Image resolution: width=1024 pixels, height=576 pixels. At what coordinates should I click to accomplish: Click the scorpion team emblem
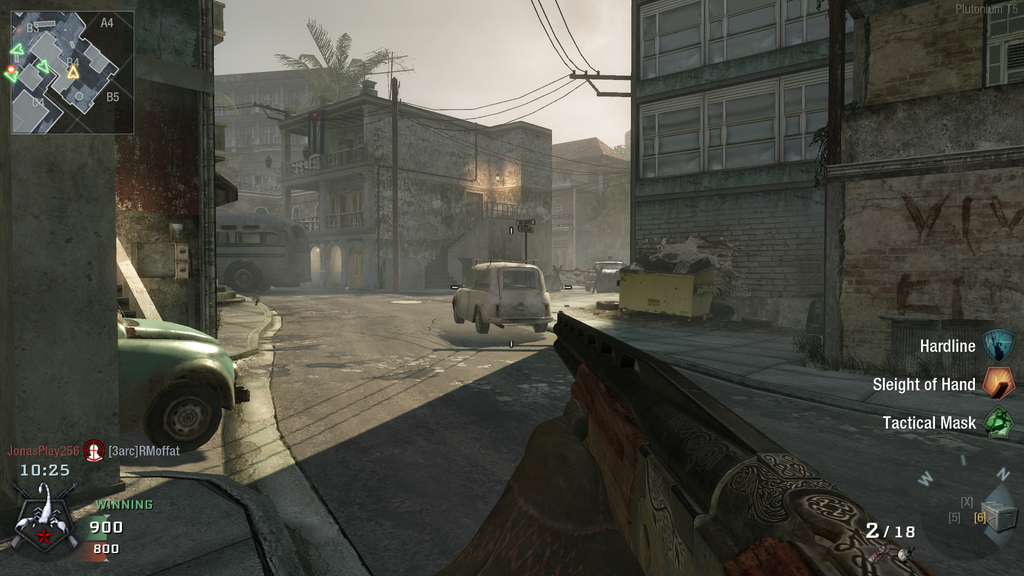[x=43, y=516]
